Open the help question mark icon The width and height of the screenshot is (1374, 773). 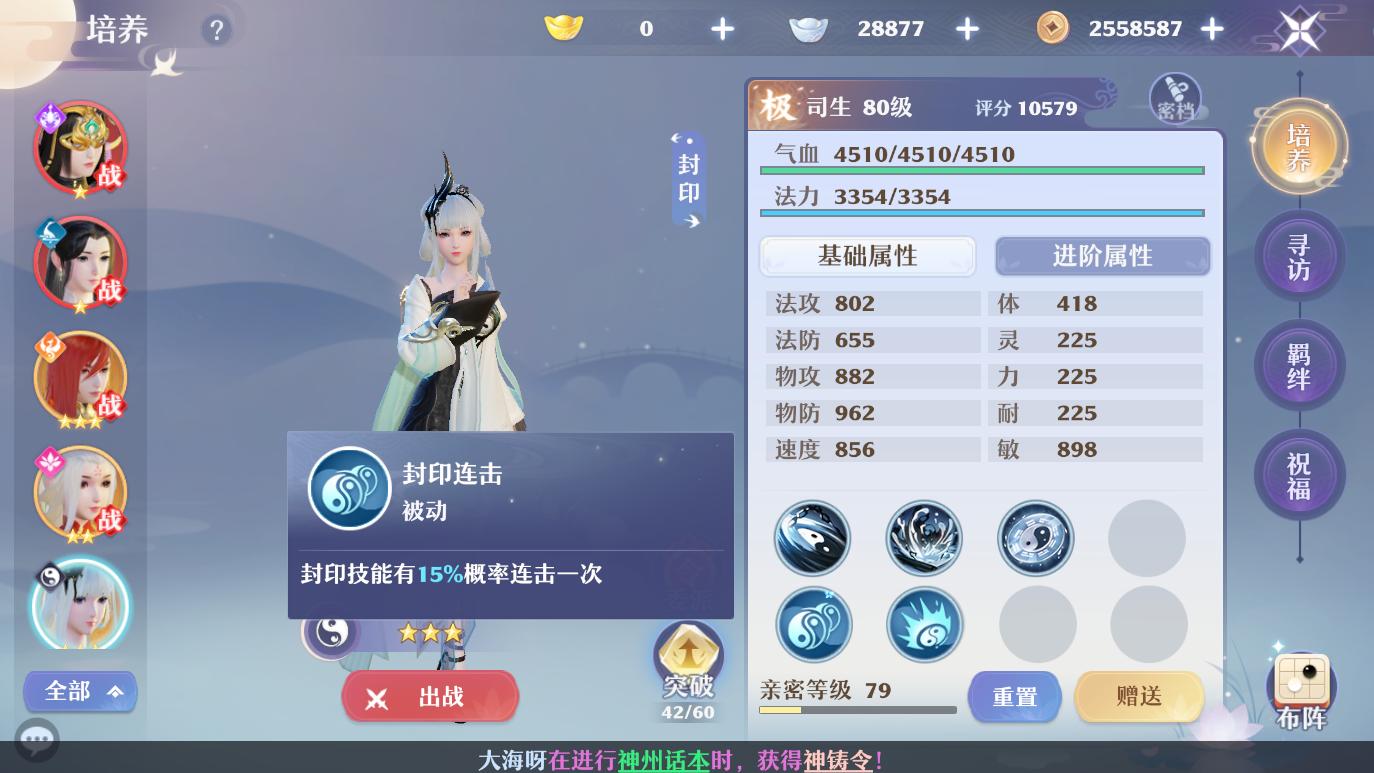pyautogui.click(x=217, y=30)
